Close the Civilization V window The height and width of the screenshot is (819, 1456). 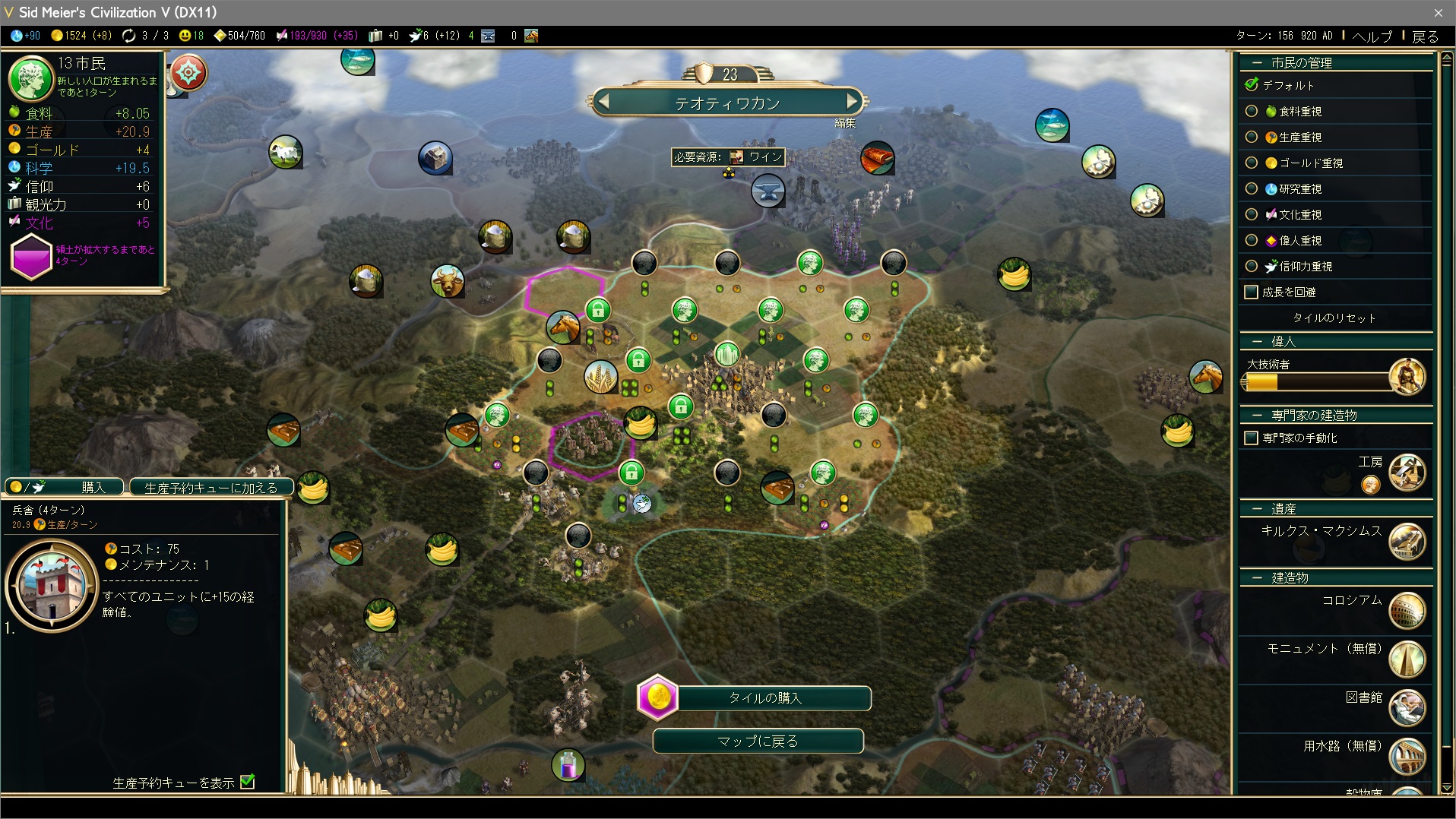coord(1438,12)
